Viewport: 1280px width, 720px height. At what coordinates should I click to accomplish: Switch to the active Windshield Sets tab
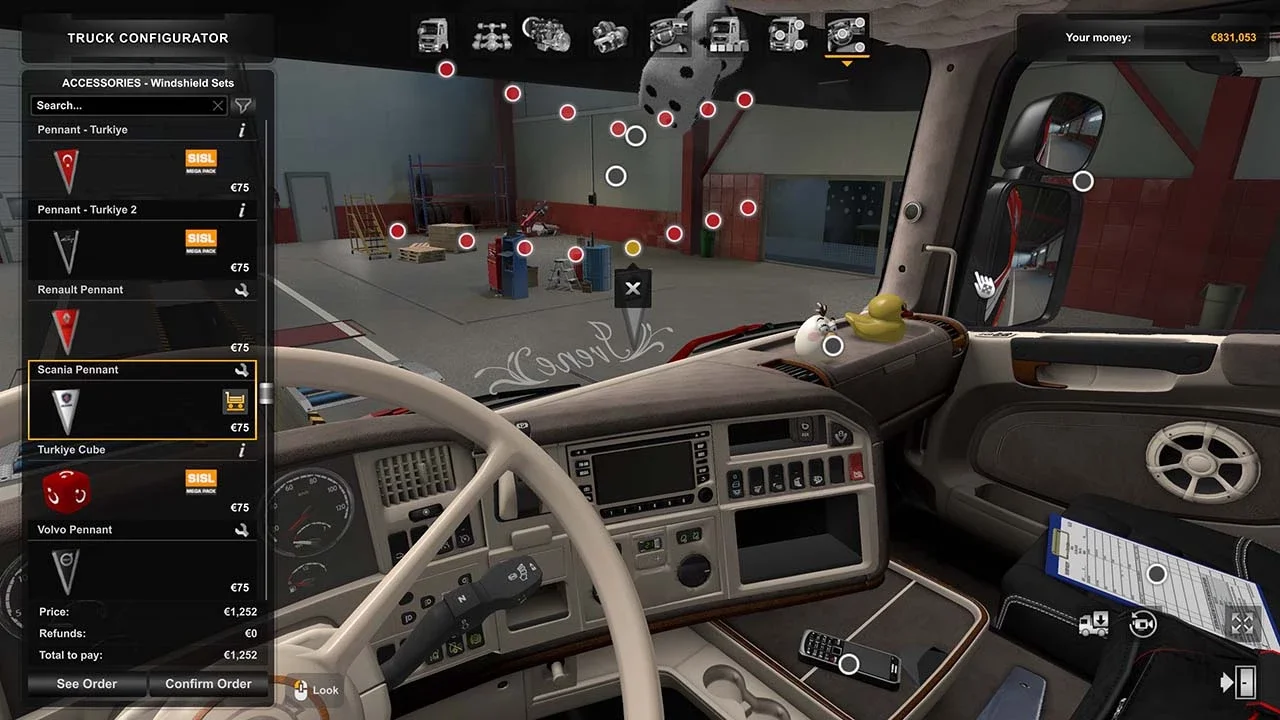[x=147, y=83]
